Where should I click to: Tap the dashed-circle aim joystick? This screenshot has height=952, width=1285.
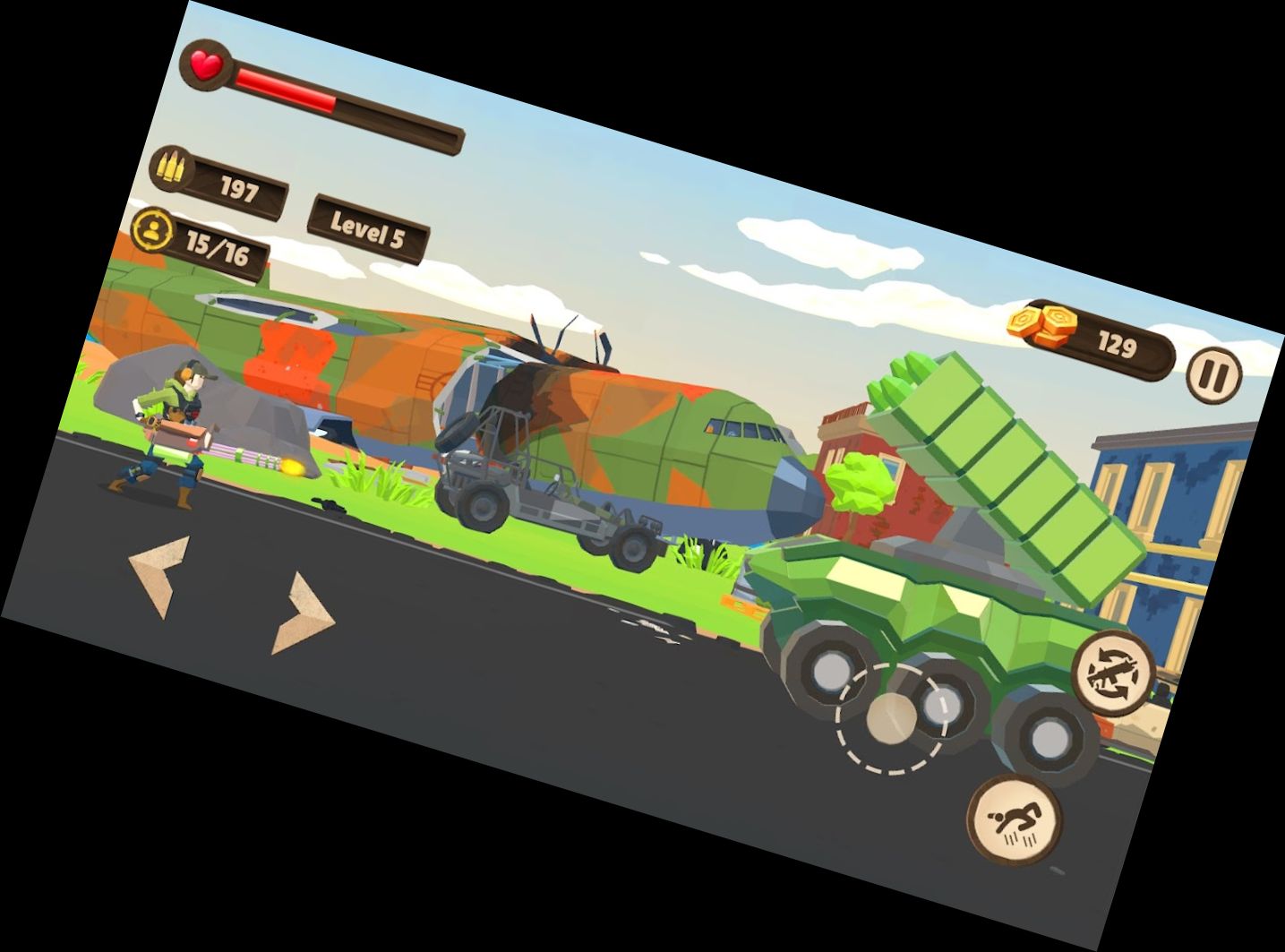891,717
